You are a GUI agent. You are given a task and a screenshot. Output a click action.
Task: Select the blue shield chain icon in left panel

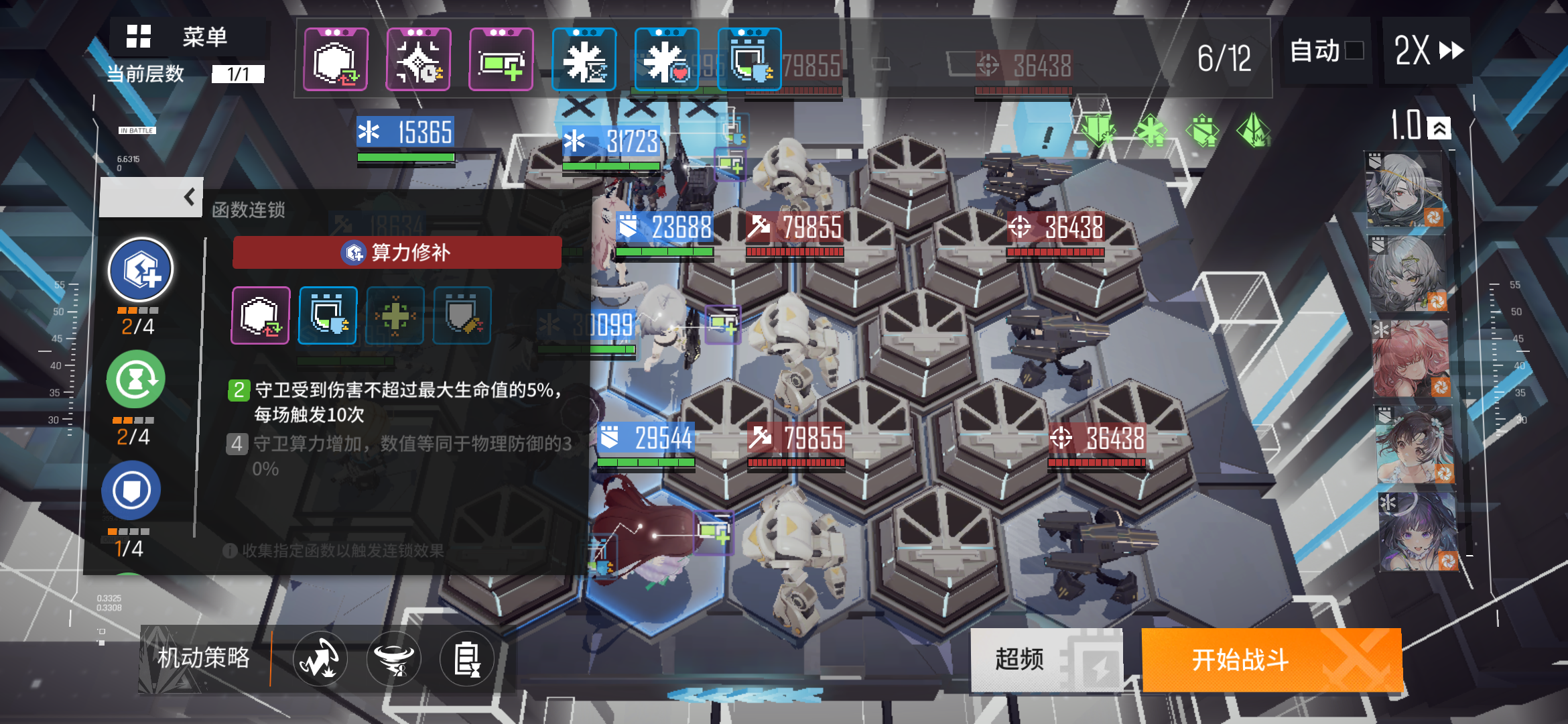(131, 490)
